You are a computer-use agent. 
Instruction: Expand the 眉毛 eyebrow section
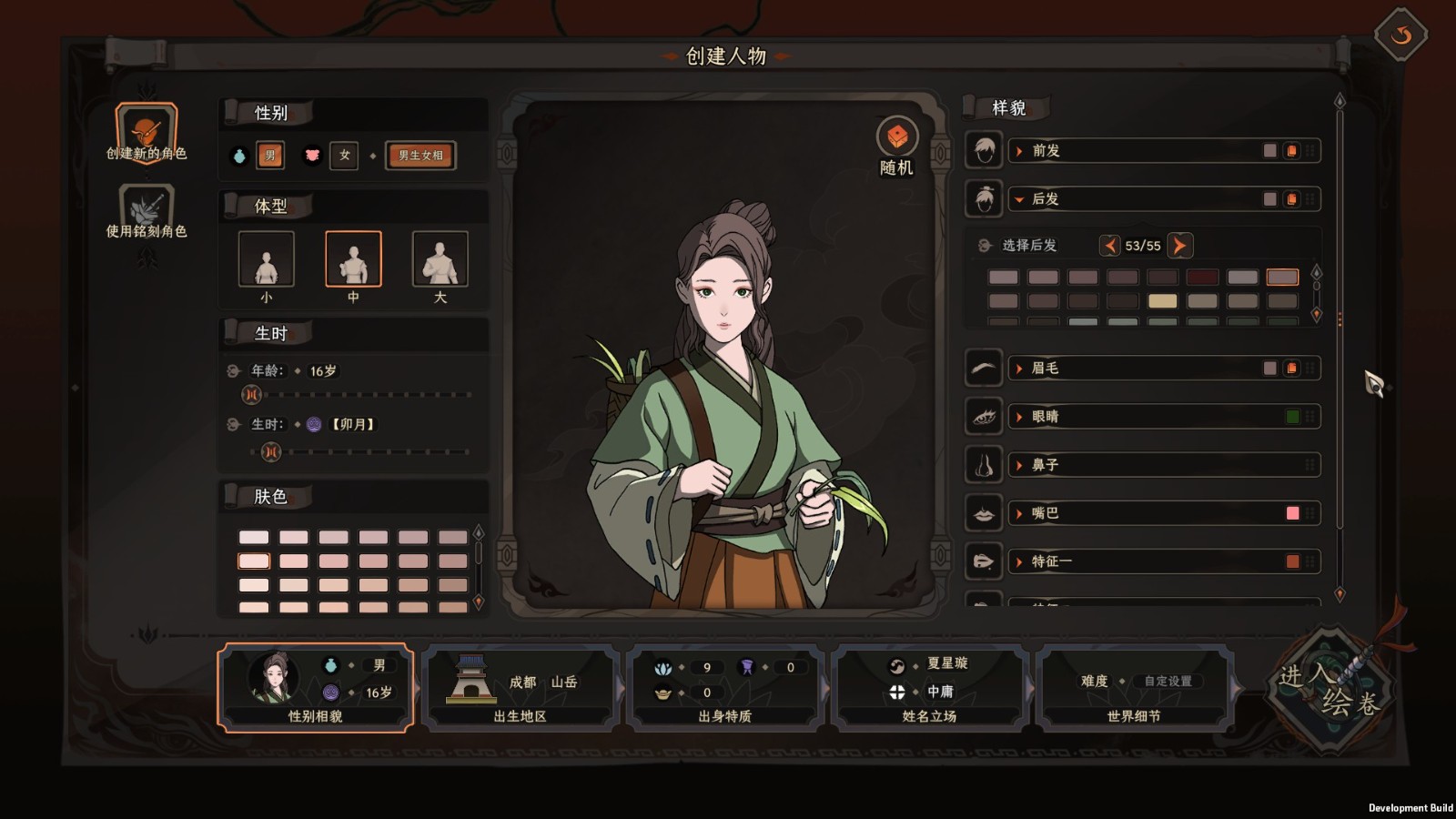[1137, 369]
